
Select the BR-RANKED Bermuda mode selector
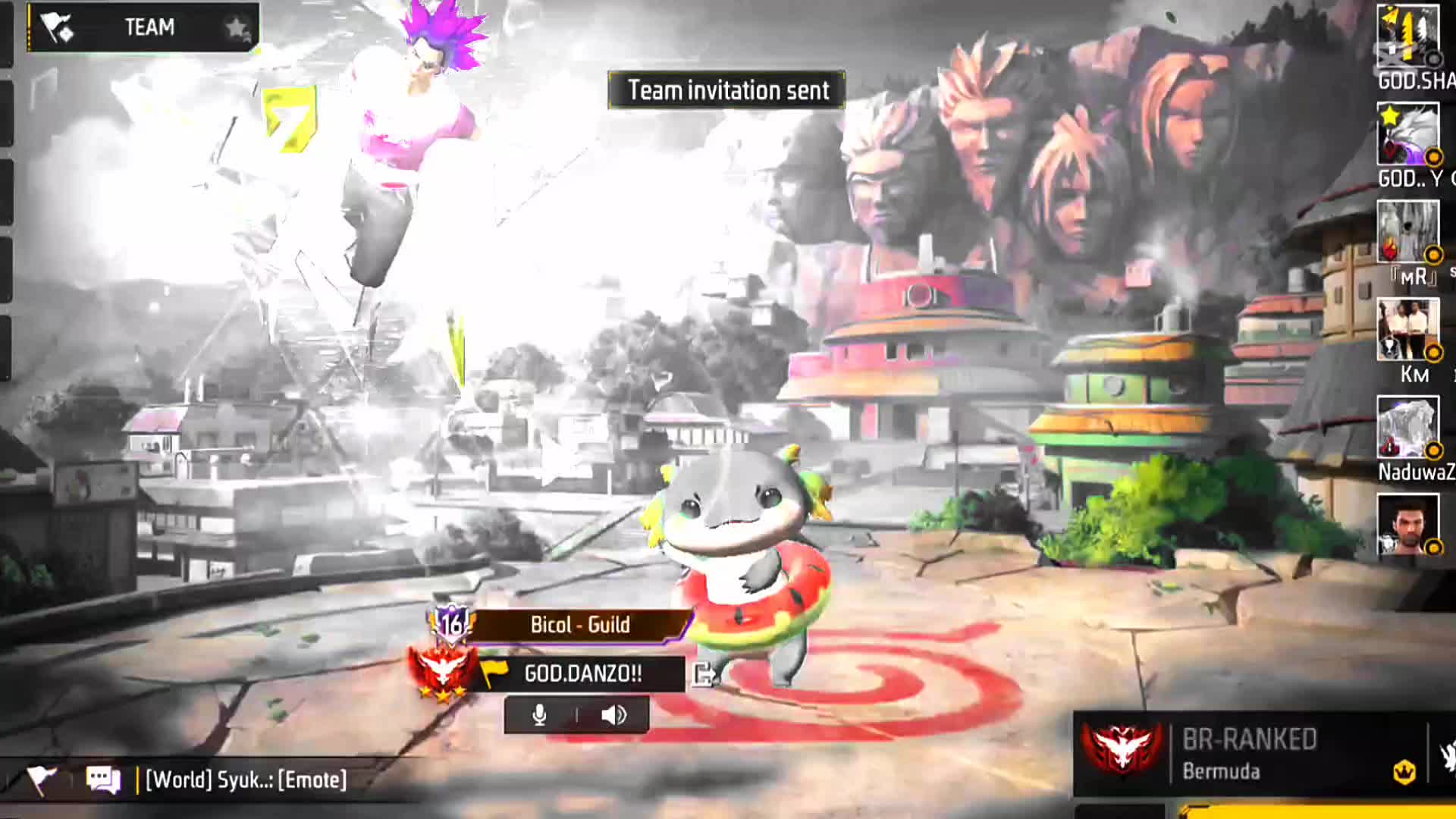tap(1250, 754)
